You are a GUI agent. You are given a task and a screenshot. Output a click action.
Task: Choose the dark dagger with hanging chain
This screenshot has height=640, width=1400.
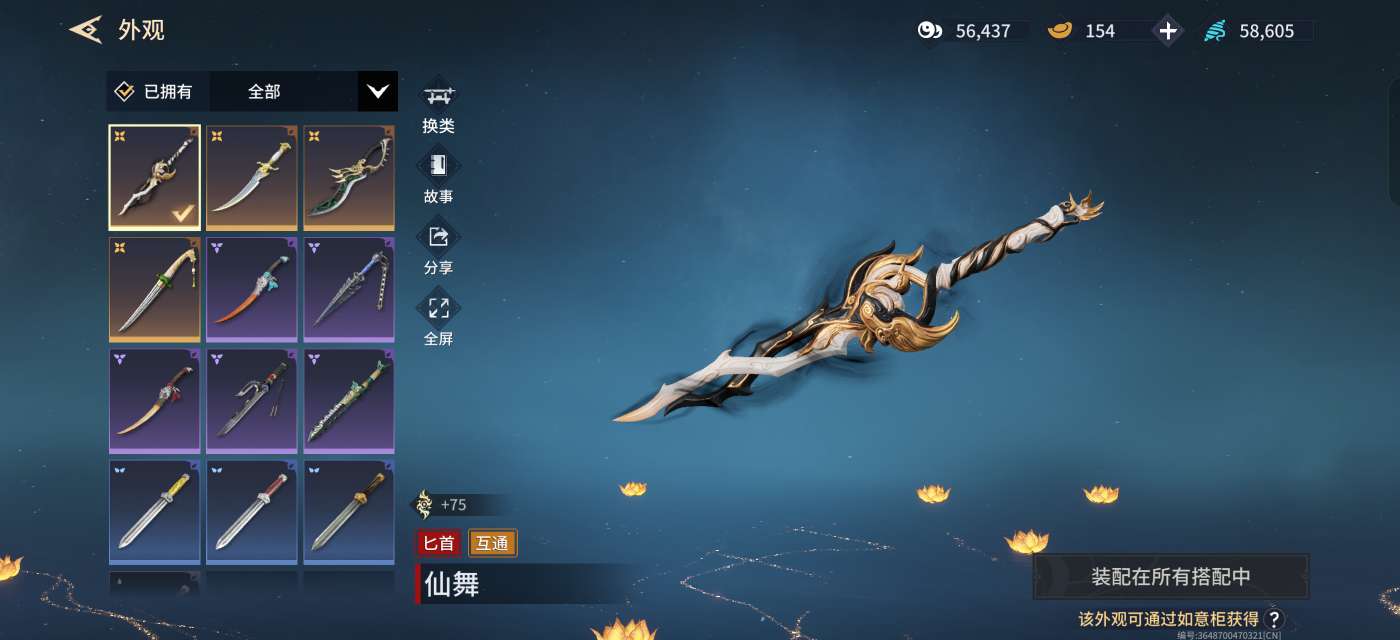click(349, 289)
